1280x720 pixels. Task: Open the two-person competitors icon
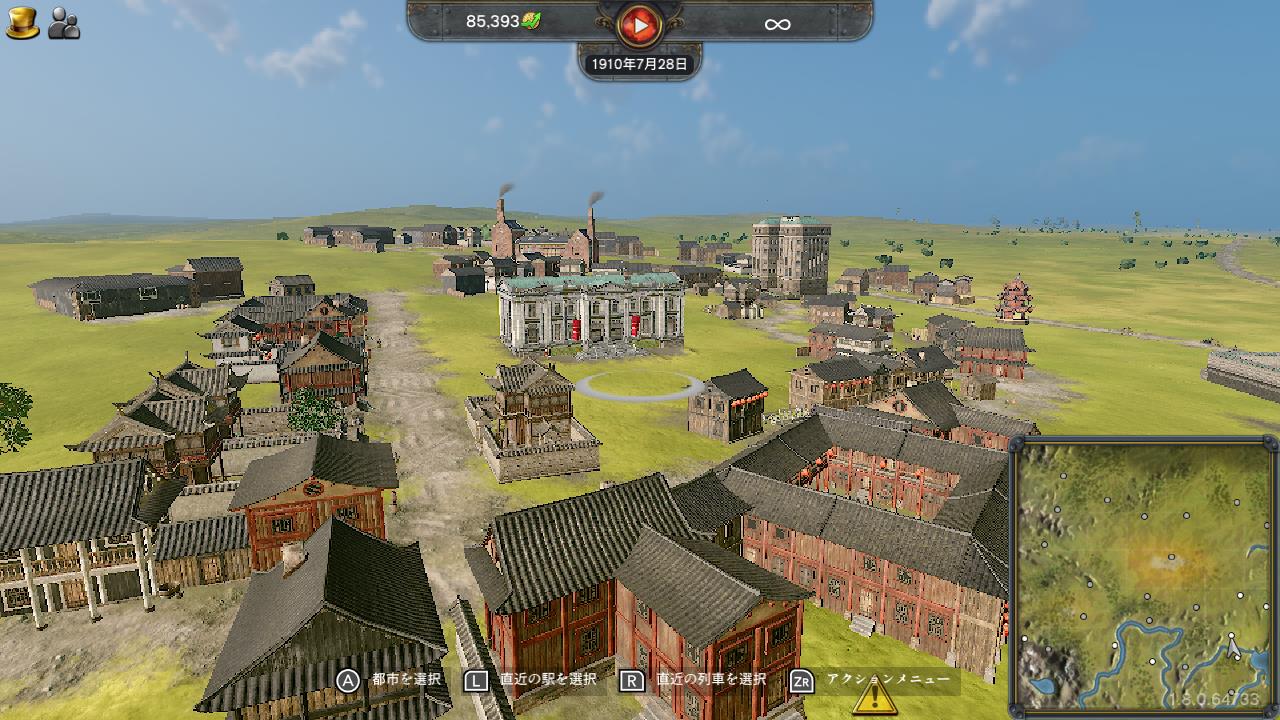[x=64, y=23]
